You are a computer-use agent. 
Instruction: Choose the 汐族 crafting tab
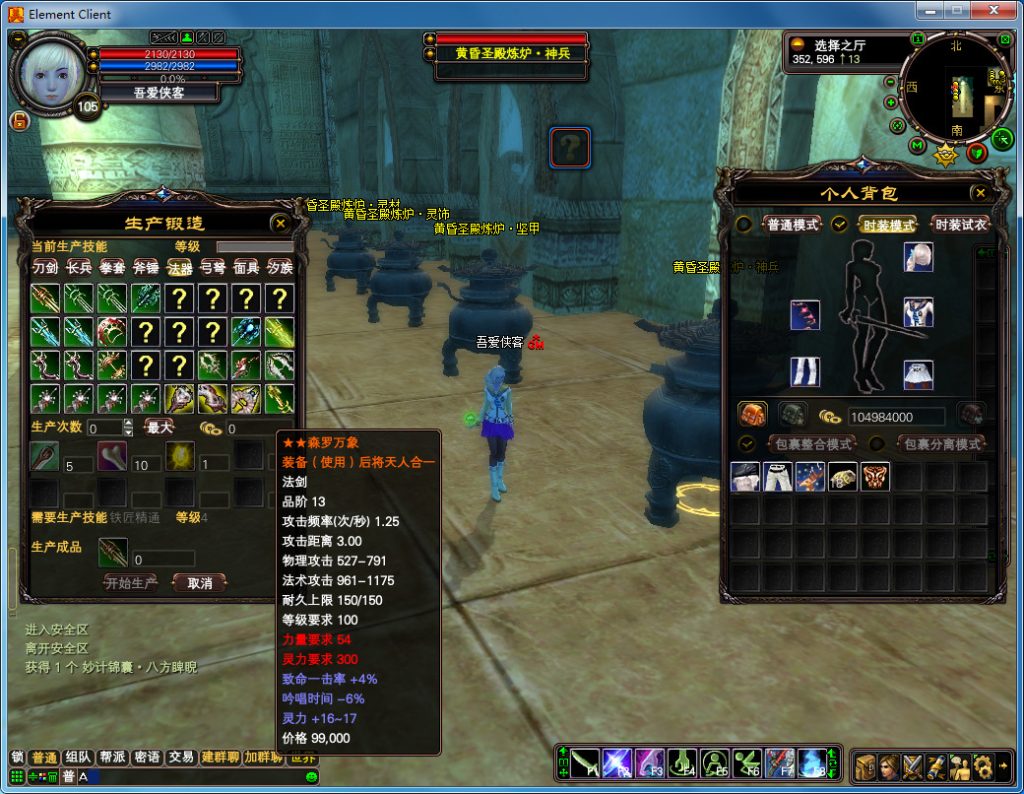tap(280, 267)
